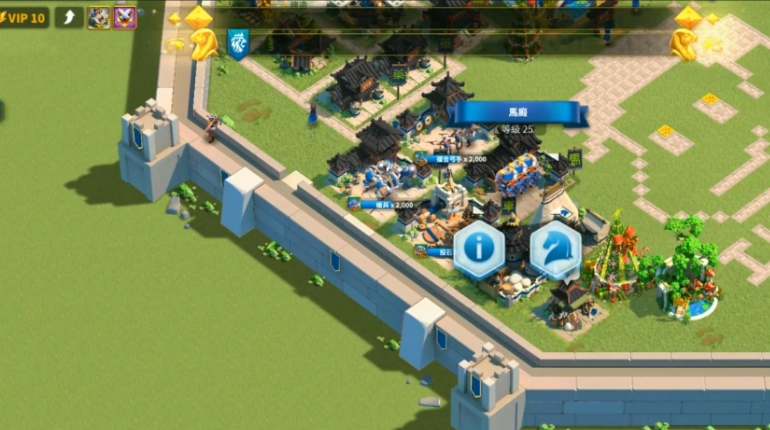
Task: Select the first commander portrait buff icon
Action: 99,17
